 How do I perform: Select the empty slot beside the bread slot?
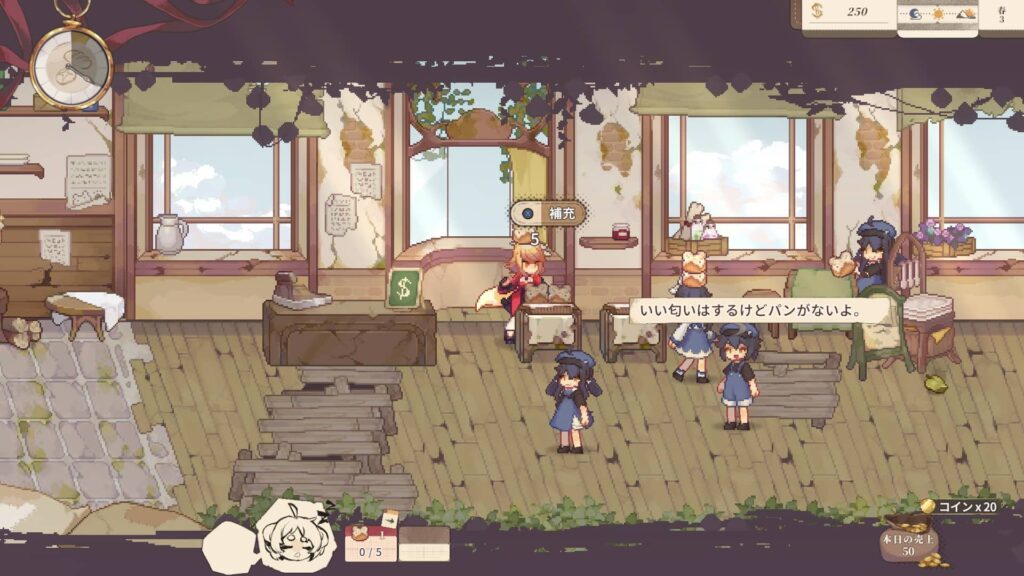424,543
